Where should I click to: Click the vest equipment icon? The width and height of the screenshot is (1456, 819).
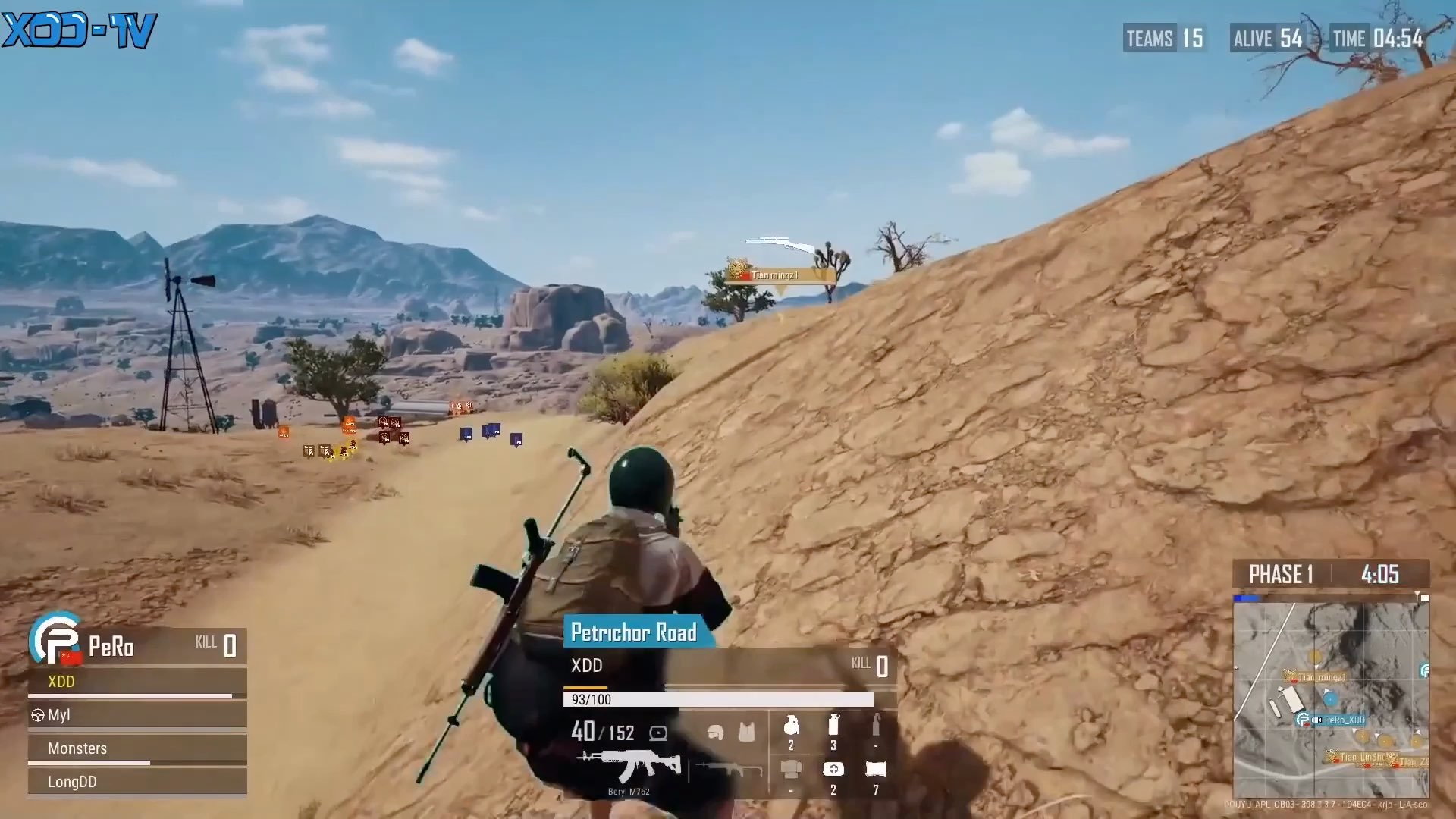pos(747,733)
